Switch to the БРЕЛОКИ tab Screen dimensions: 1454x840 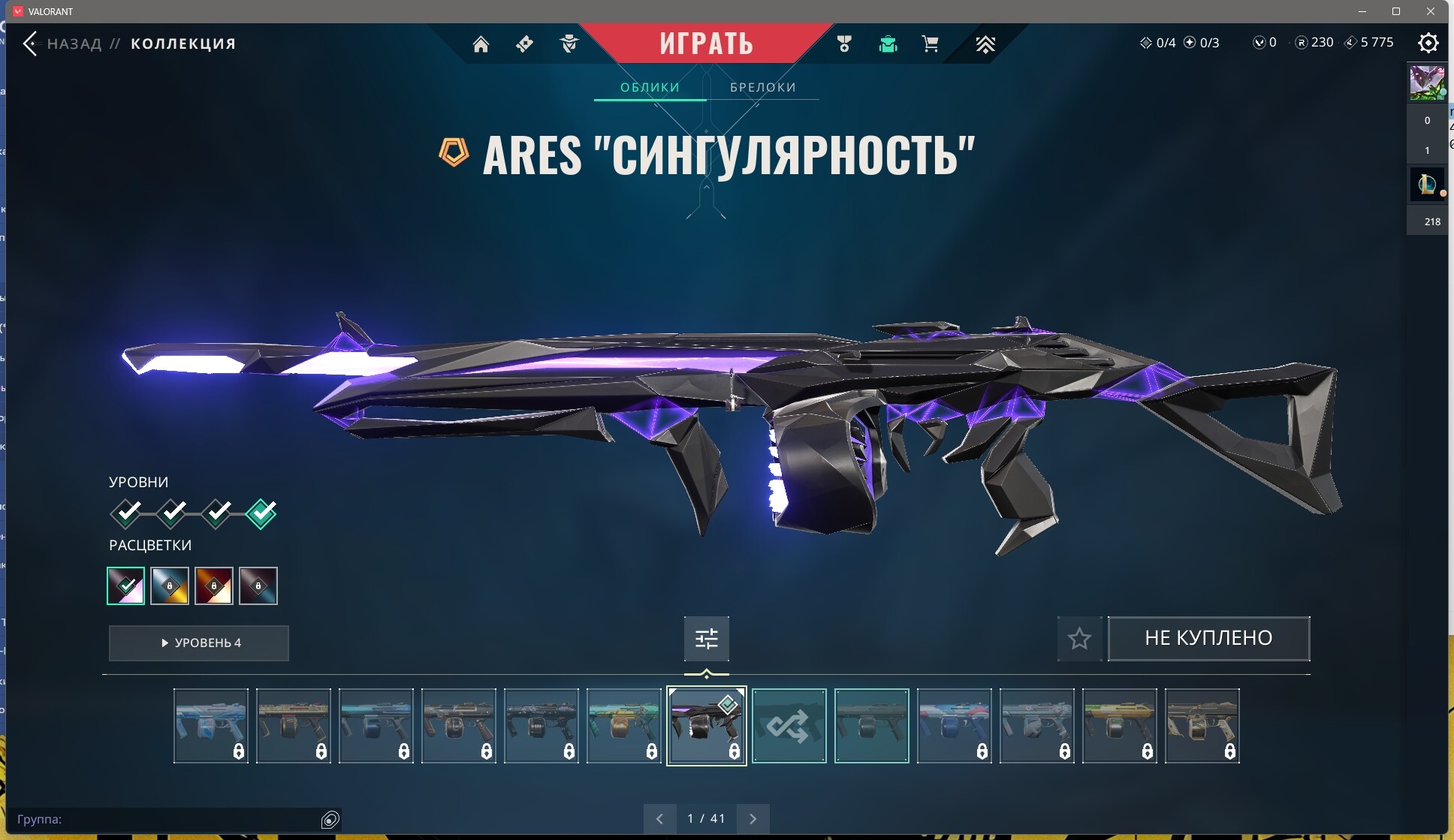point(762,87)
